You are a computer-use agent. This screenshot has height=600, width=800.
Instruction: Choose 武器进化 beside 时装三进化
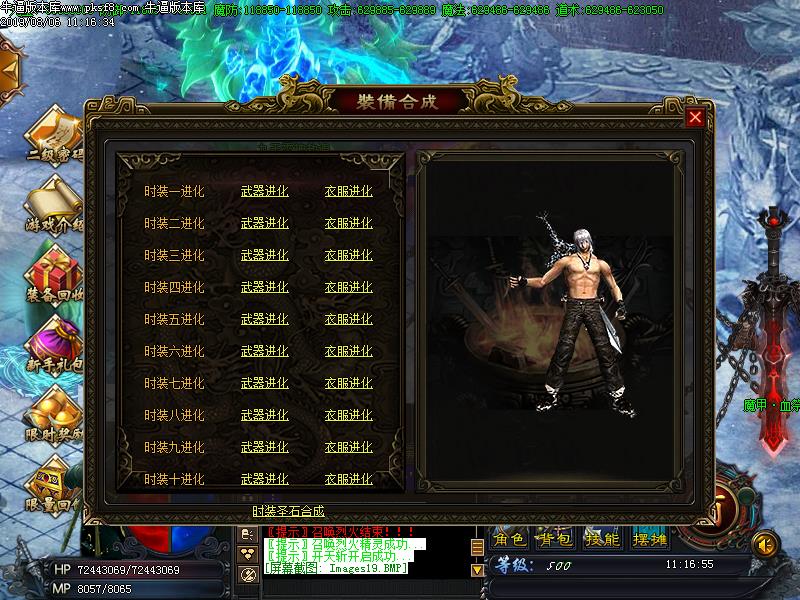tap(264, 256)
